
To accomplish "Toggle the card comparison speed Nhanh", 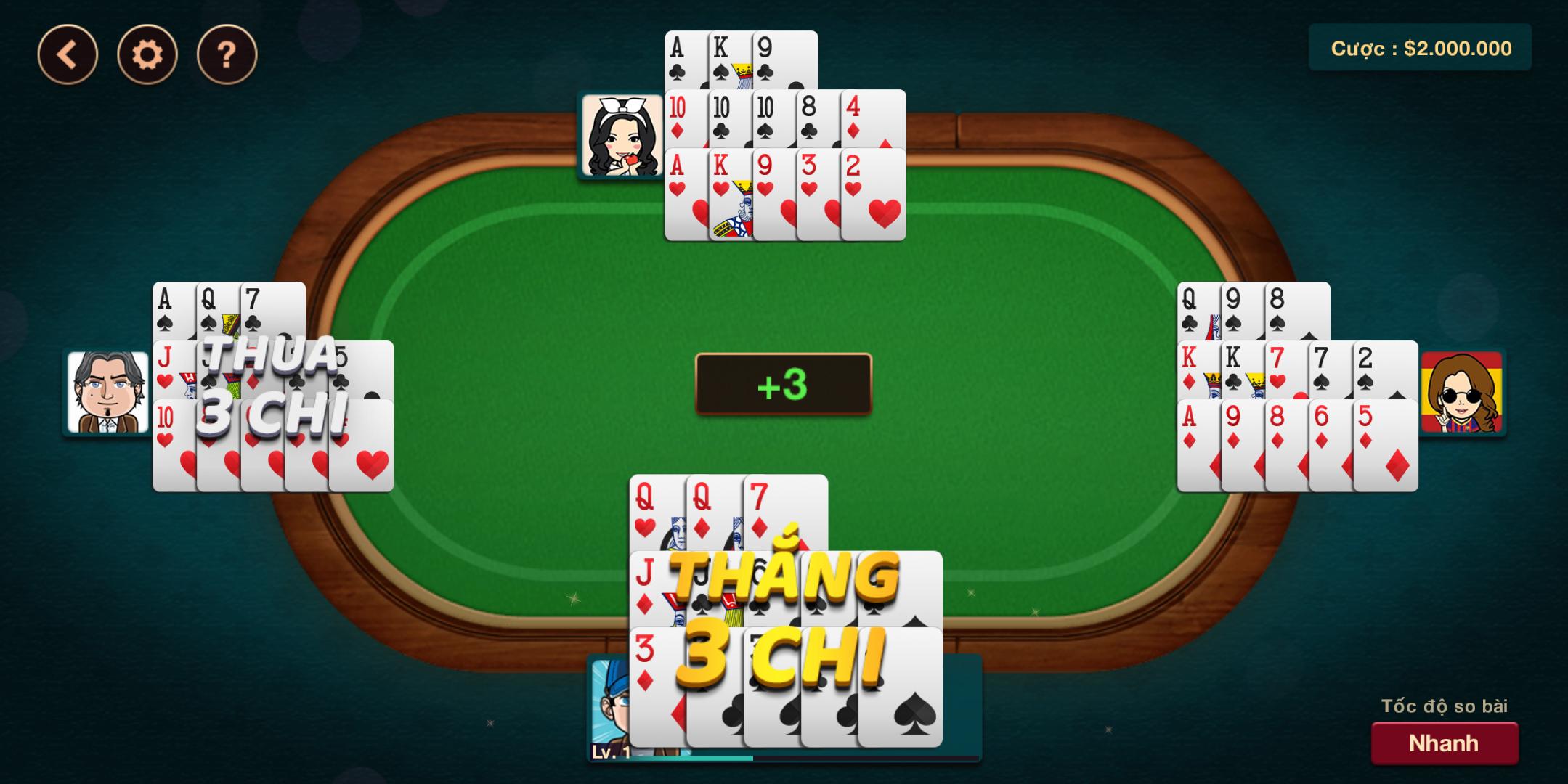I will [1444, 742].
